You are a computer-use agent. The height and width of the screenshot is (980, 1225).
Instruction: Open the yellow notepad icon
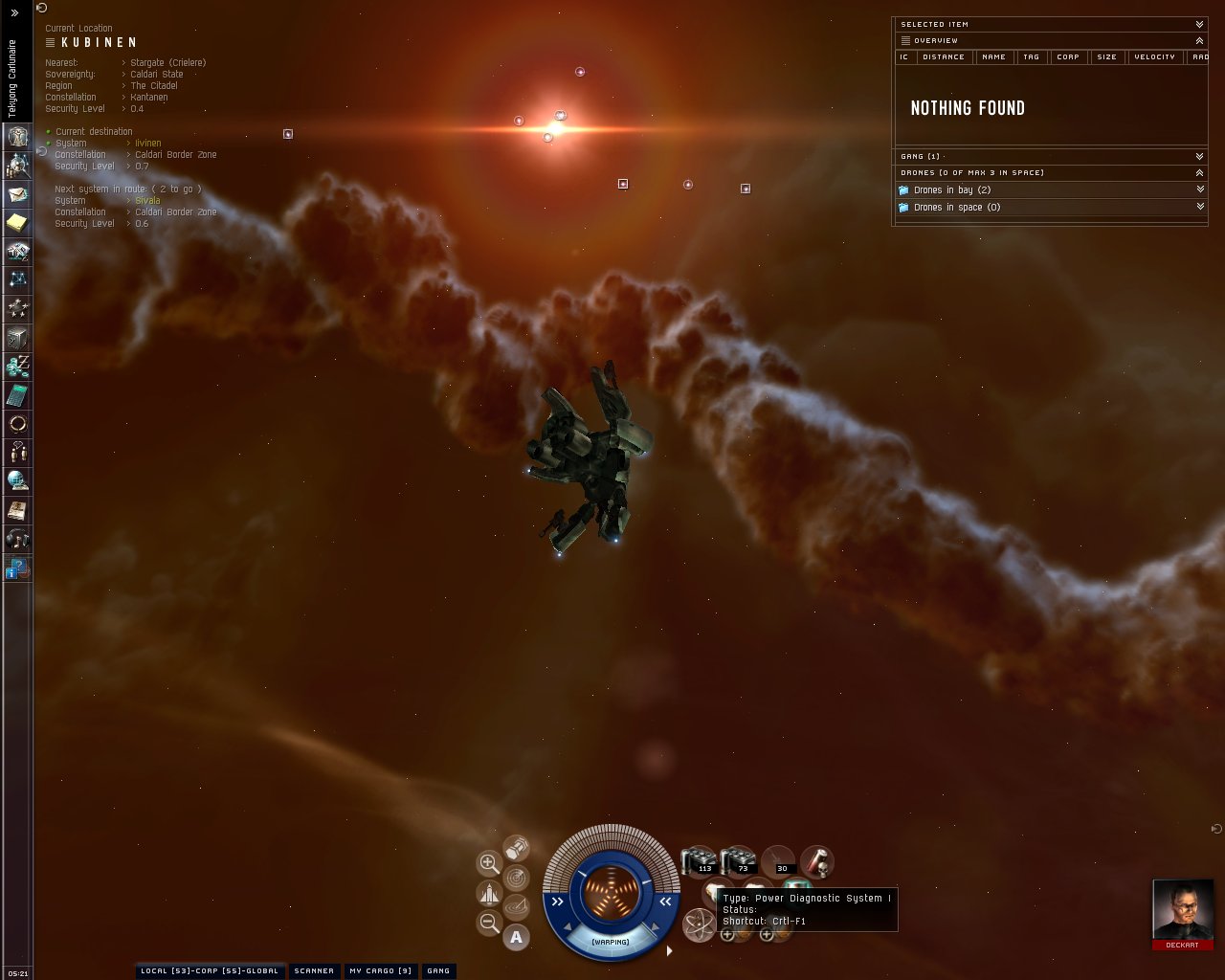[17, 223]
